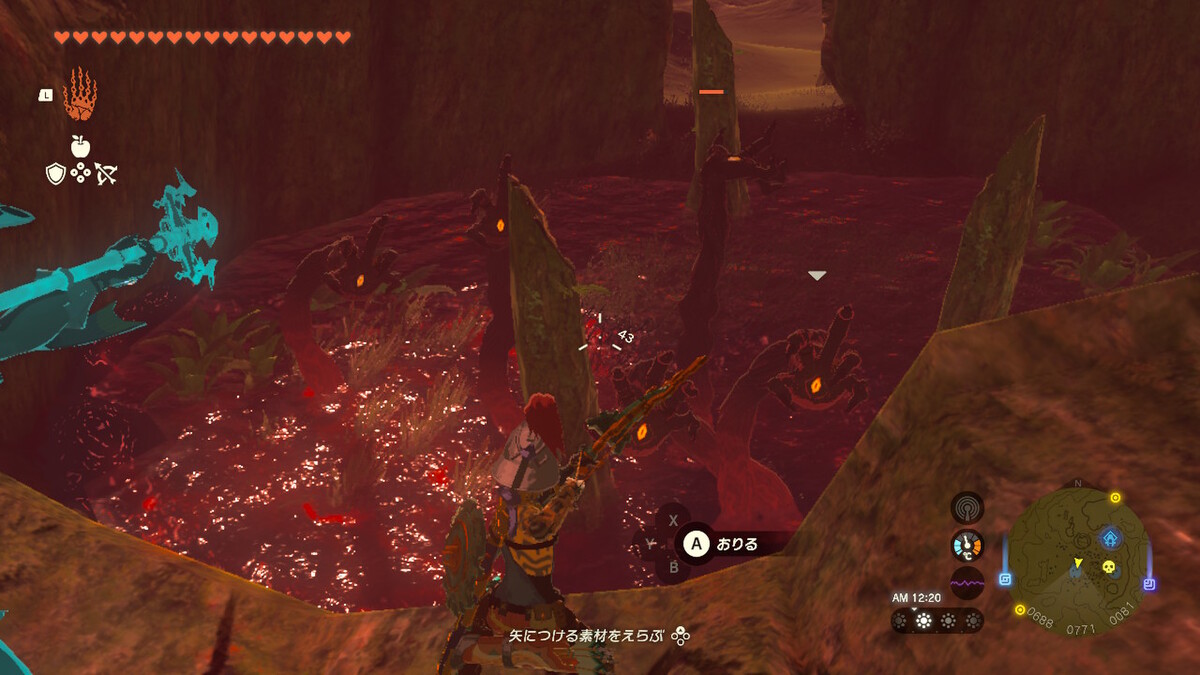
Task: Open the shield quick-select icon
Action: click(x=56, y=174)
